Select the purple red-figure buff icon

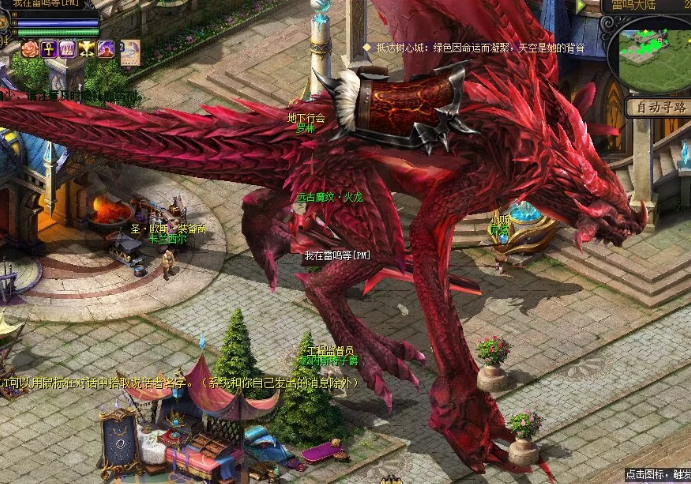105,48
